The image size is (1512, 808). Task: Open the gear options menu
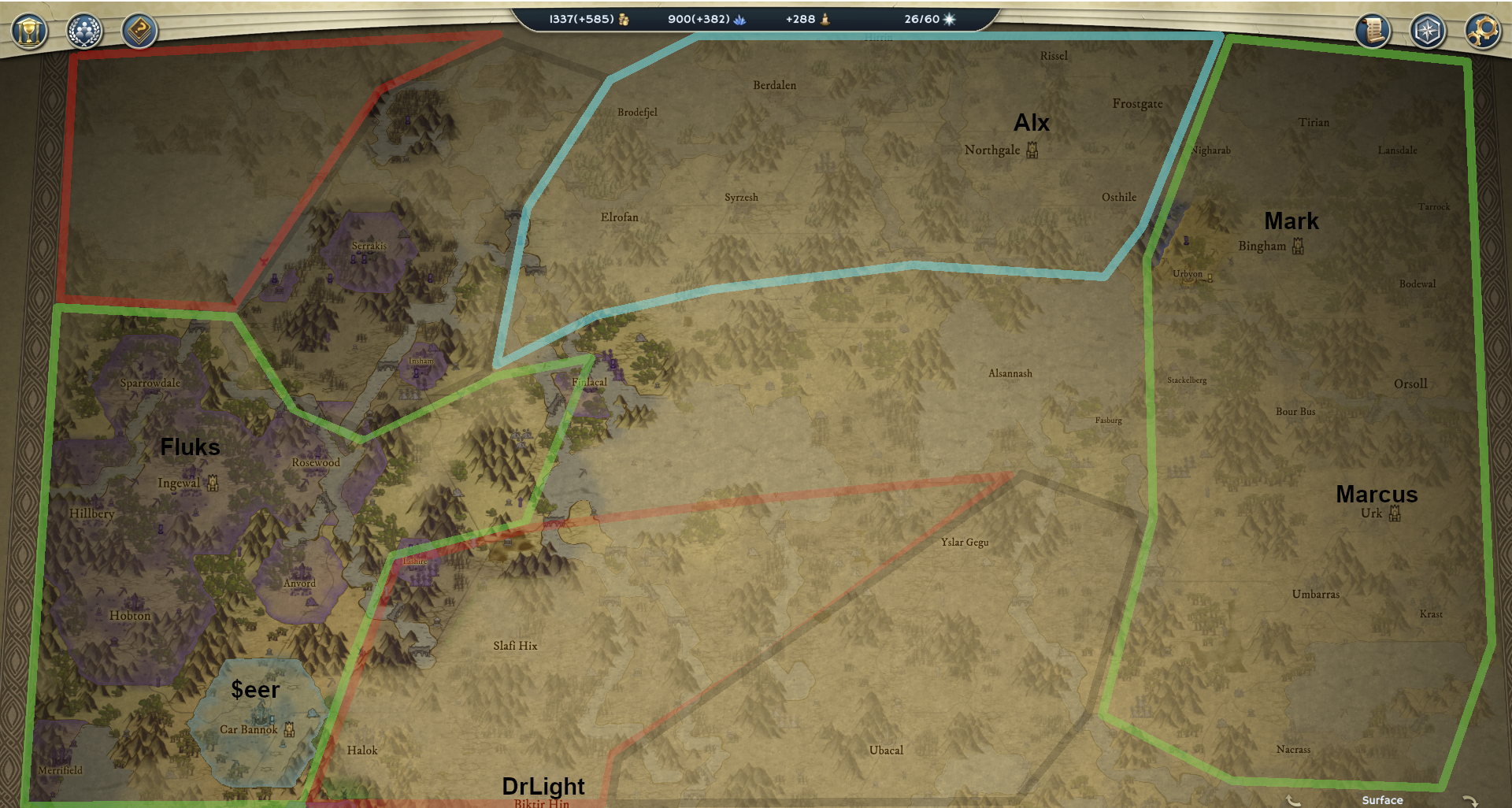1483,32
